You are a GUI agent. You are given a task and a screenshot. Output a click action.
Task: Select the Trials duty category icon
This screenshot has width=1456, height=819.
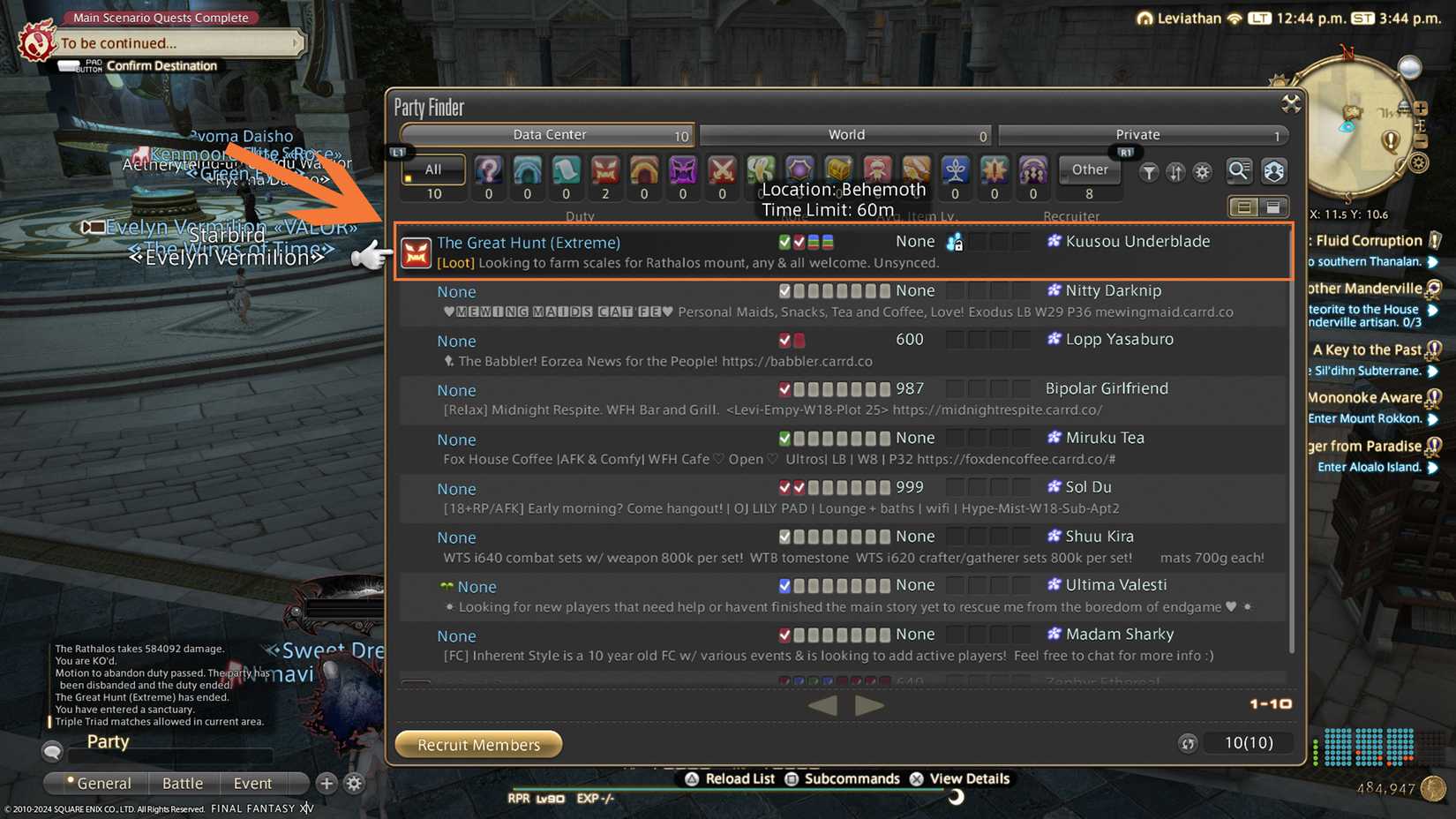tap(604, 172)
